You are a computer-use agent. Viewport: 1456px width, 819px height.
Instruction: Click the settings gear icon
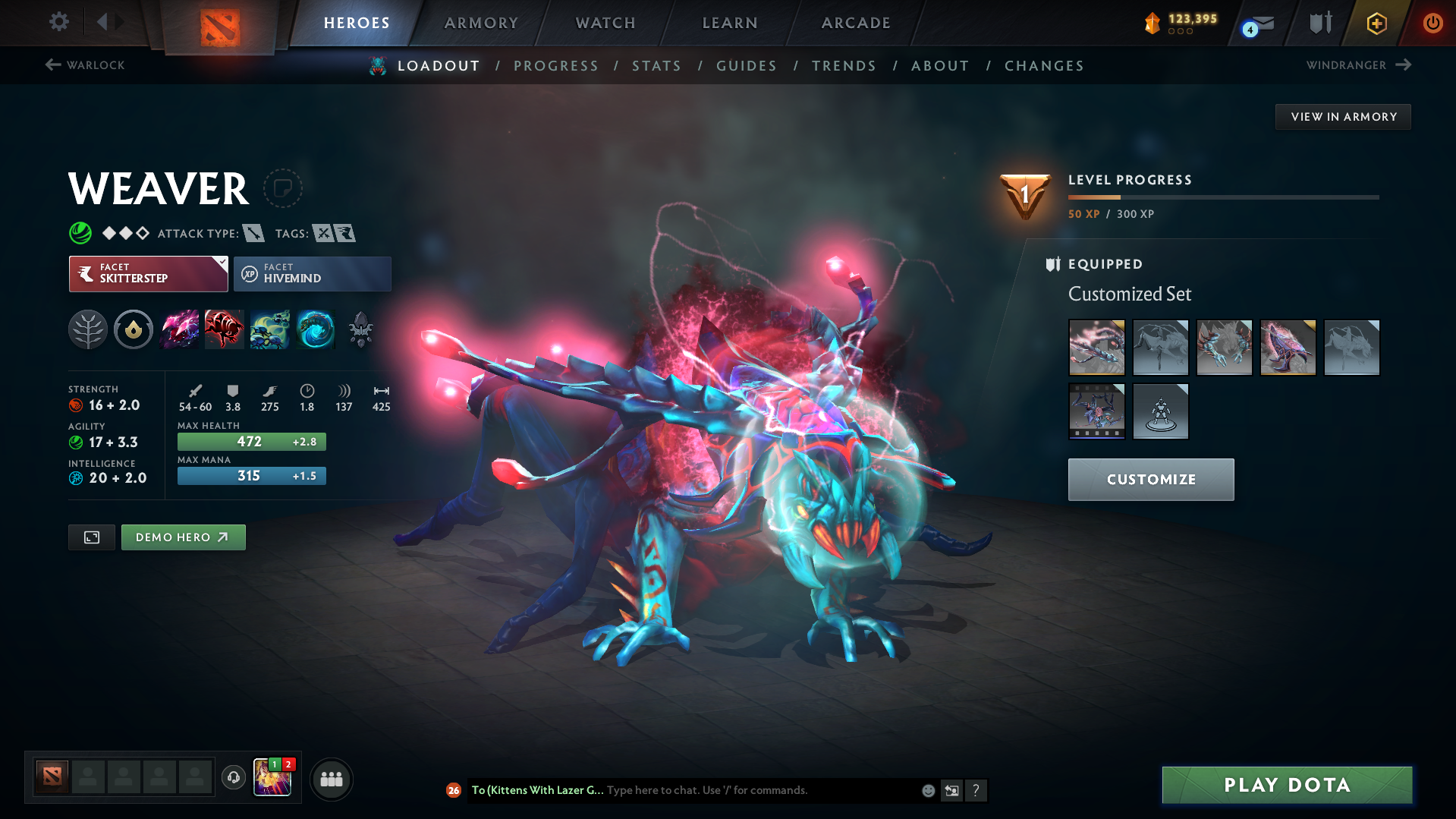[x=58, y=22]
